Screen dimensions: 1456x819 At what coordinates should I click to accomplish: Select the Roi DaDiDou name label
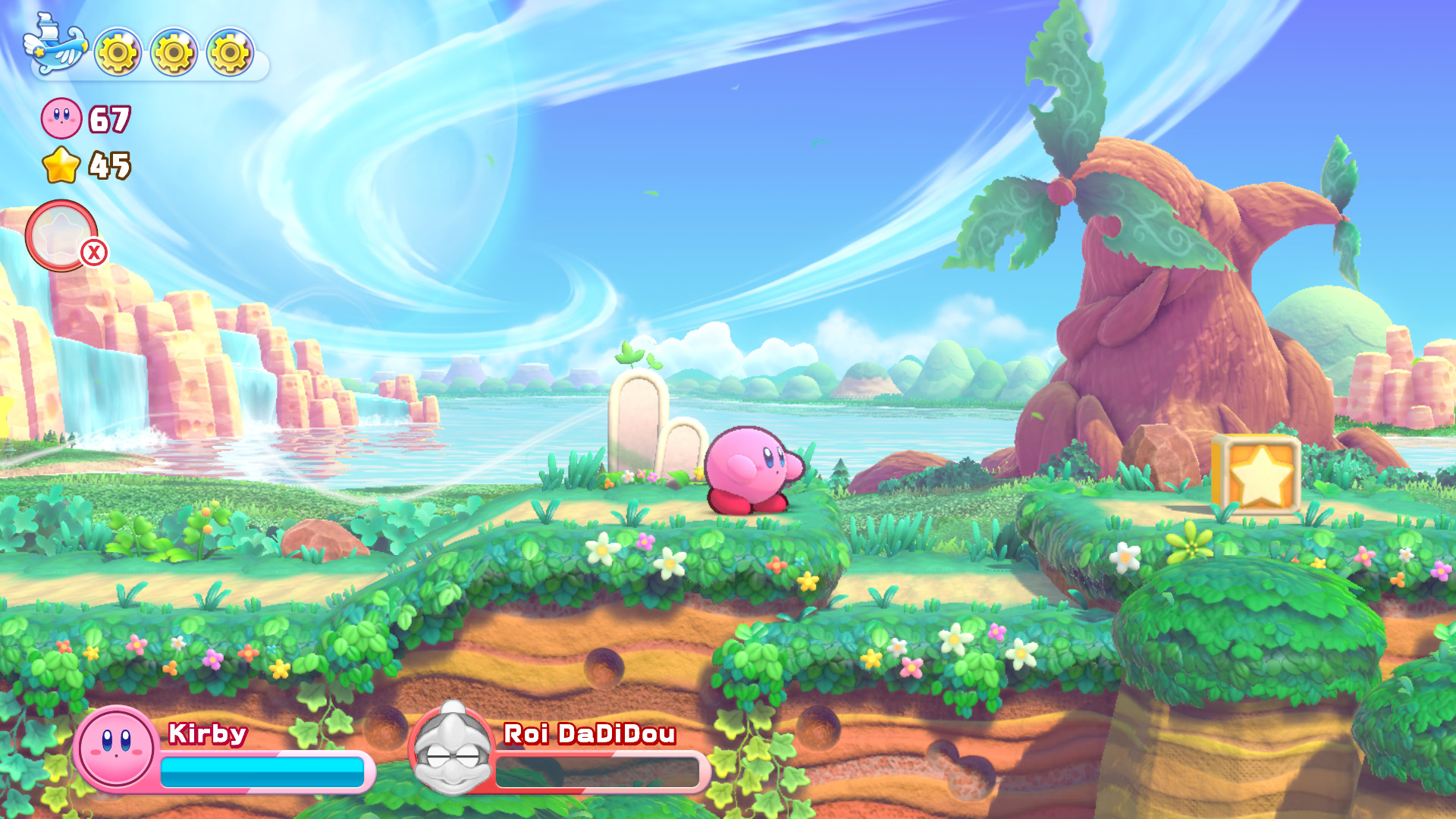[588, 734]
